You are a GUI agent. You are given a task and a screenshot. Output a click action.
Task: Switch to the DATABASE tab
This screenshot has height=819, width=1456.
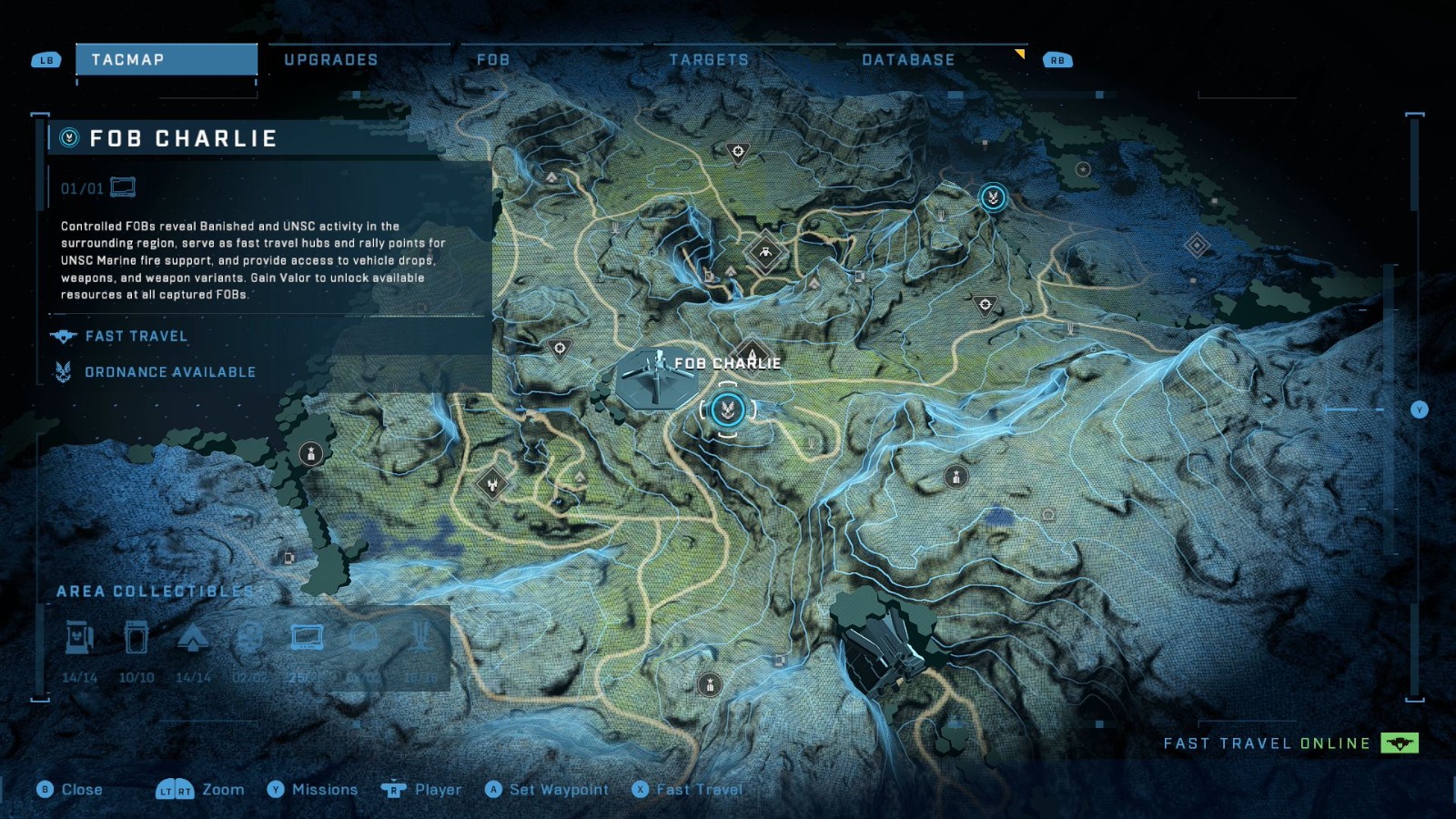(907, 59)
